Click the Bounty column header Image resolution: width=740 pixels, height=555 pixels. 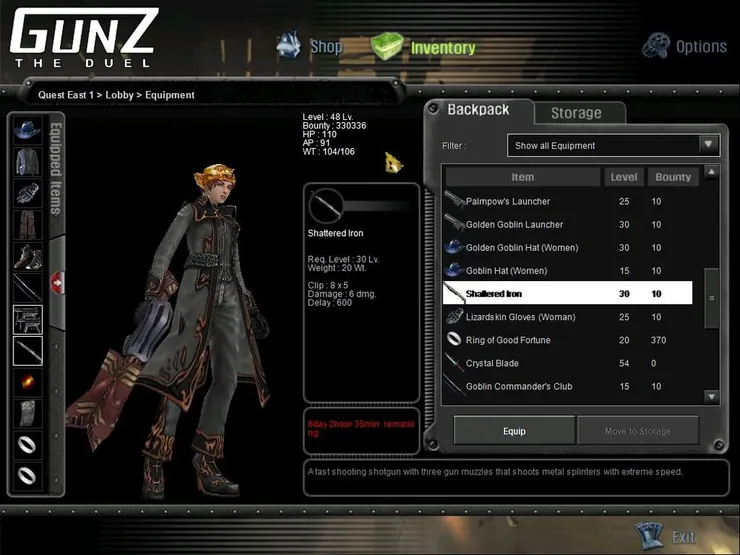[673, 177]
